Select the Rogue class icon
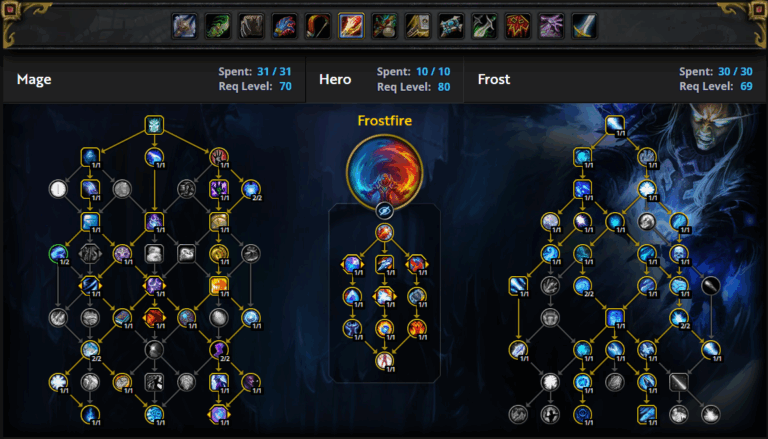 click(x=484, y=25)
